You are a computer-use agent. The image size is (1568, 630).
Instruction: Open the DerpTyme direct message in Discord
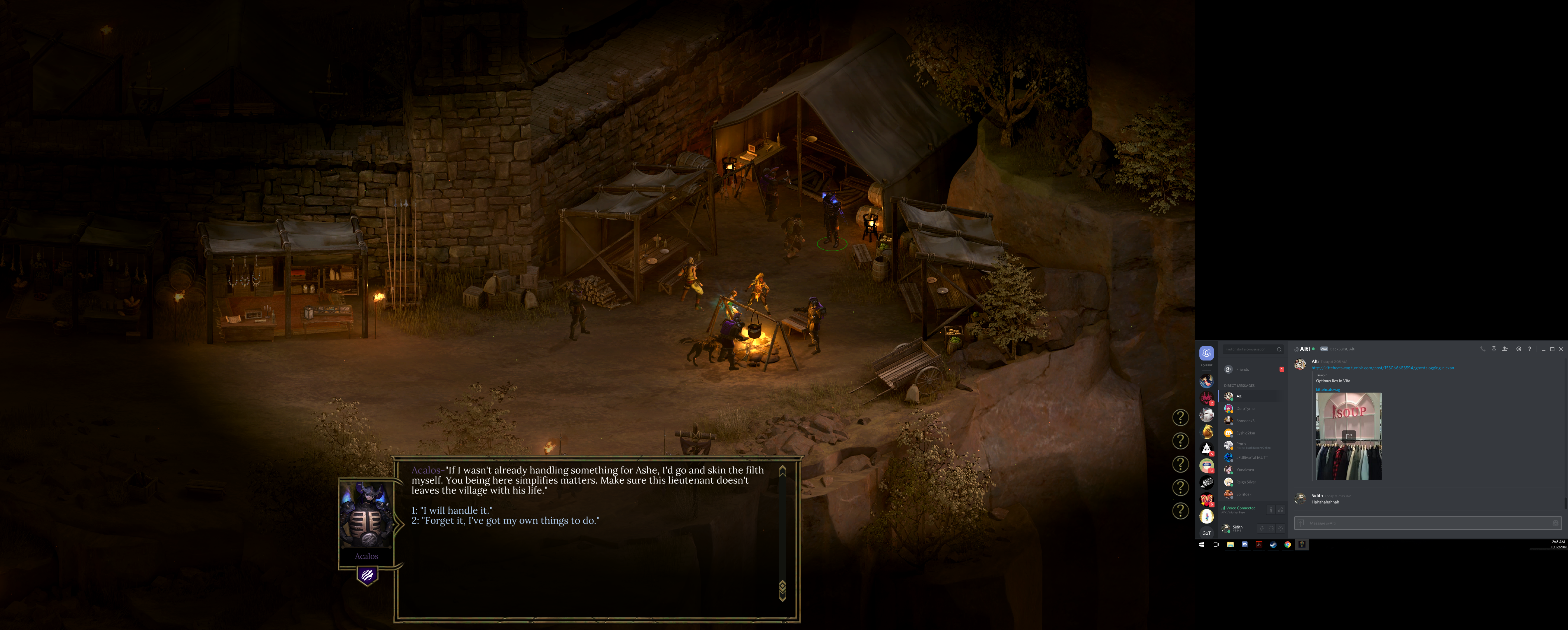click(x=1245, y=408)
